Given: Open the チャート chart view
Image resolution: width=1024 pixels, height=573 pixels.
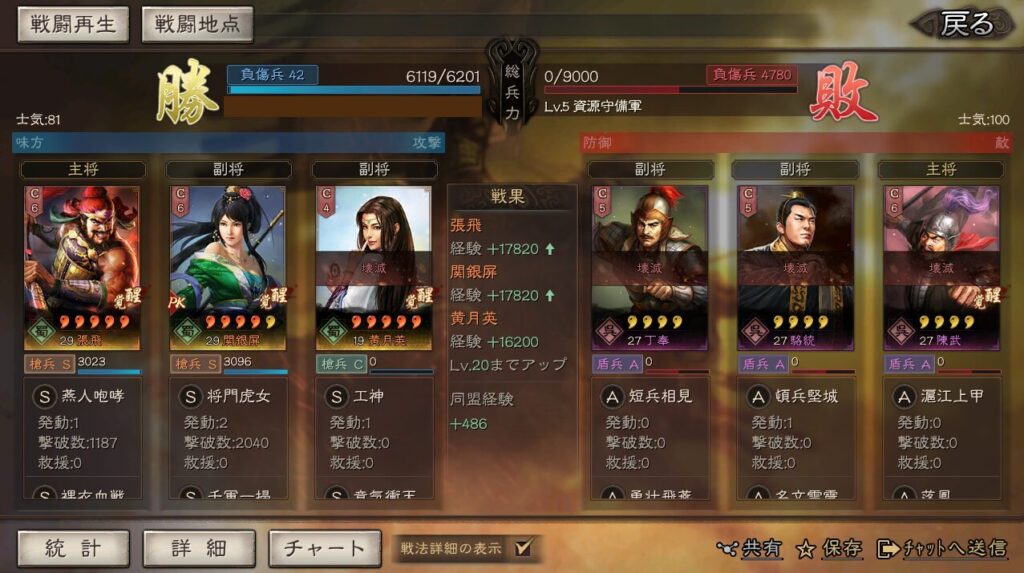Looking at the screenshot, I should (325, 548).
